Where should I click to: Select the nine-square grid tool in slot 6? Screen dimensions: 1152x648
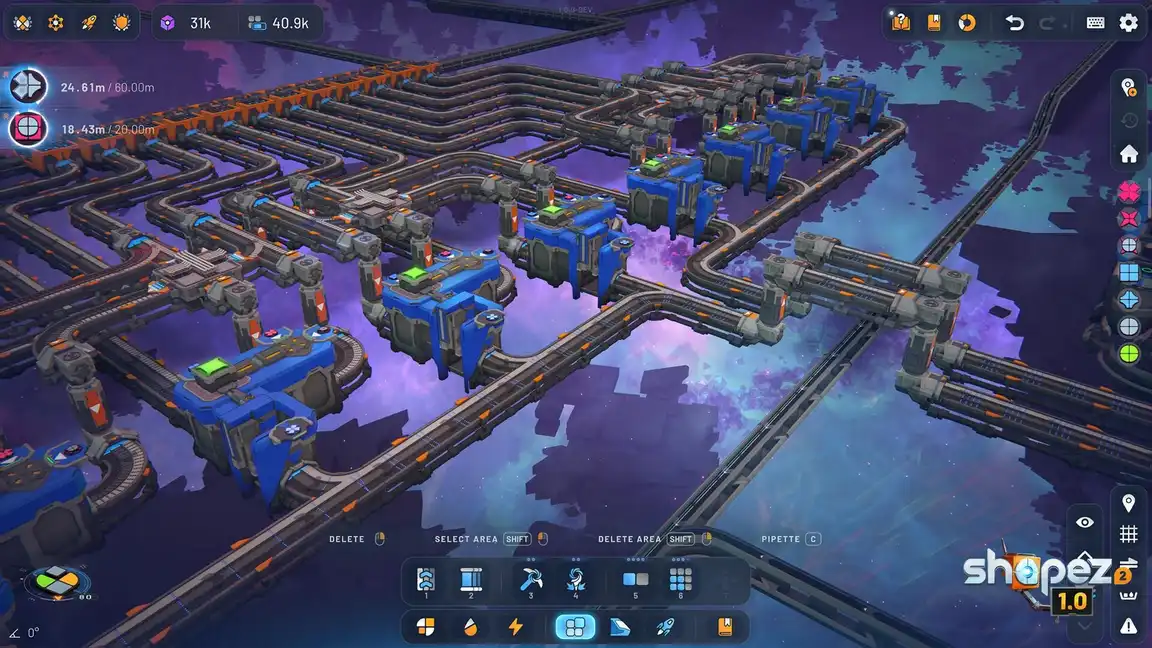(x=680, y=579)
